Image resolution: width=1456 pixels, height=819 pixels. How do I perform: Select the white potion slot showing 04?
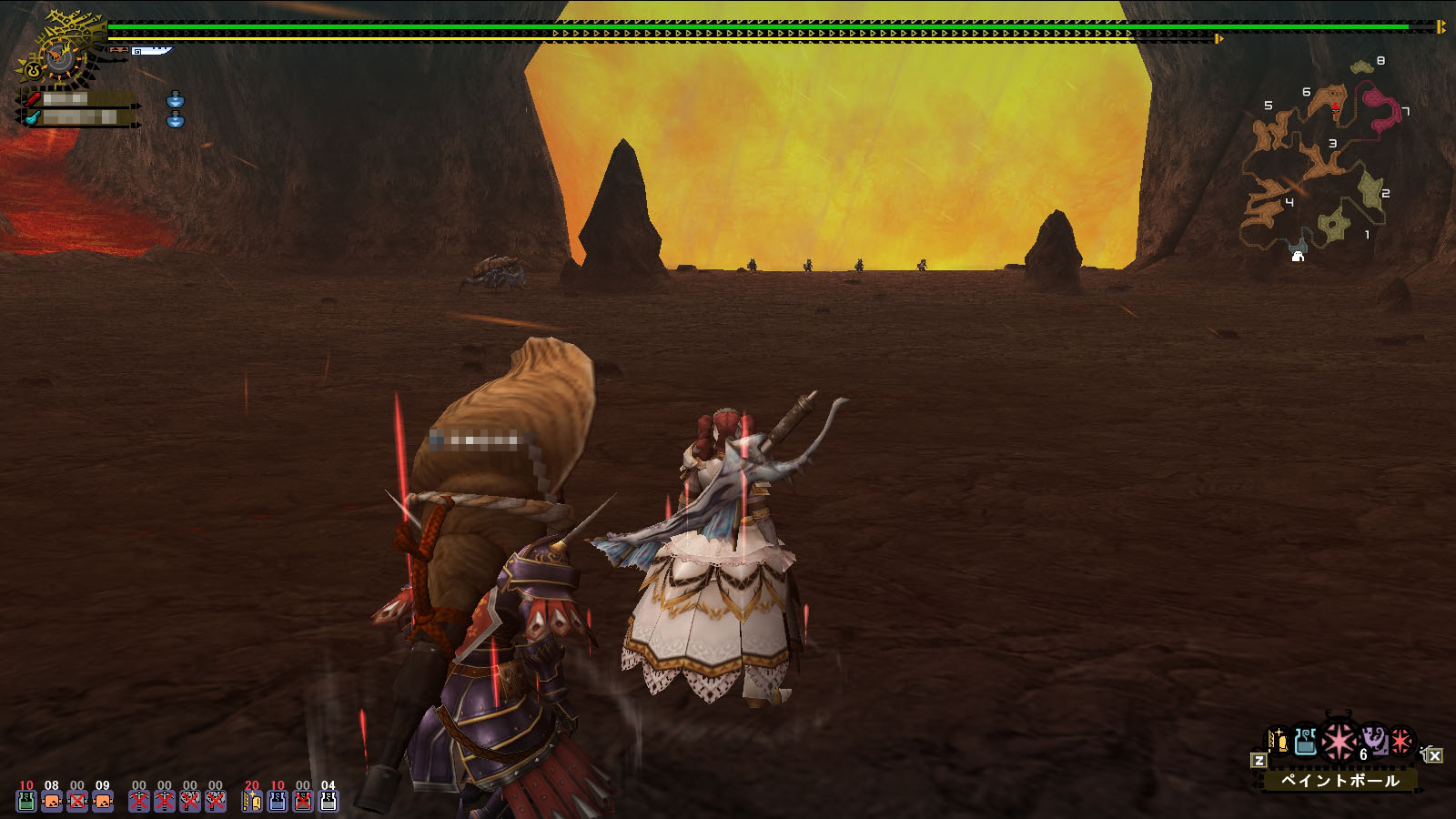(x=329, y=799)
